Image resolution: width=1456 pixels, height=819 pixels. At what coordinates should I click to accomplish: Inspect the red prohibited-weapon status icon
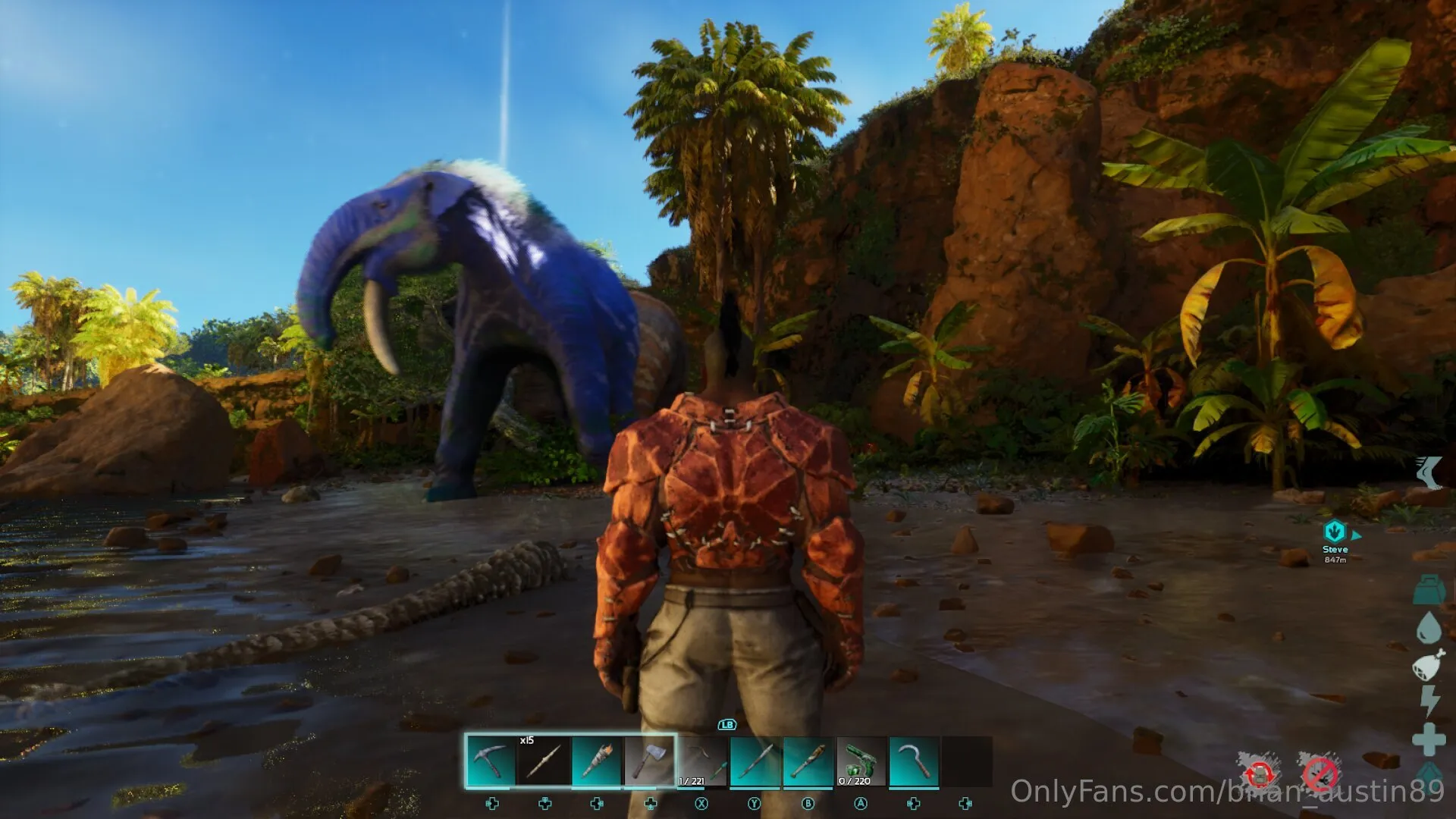[x=1319, y=774]
